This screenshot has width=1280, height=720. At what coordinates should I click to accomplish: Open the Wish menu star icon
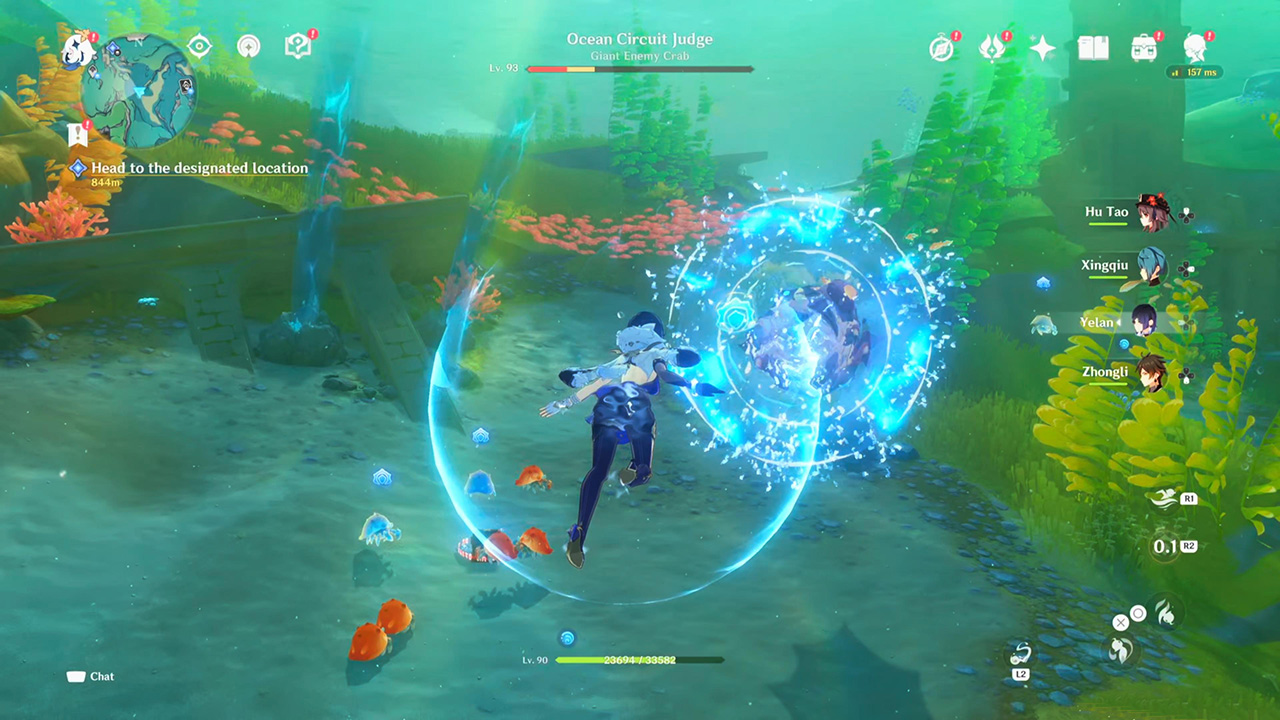(x=1042, y=46)
